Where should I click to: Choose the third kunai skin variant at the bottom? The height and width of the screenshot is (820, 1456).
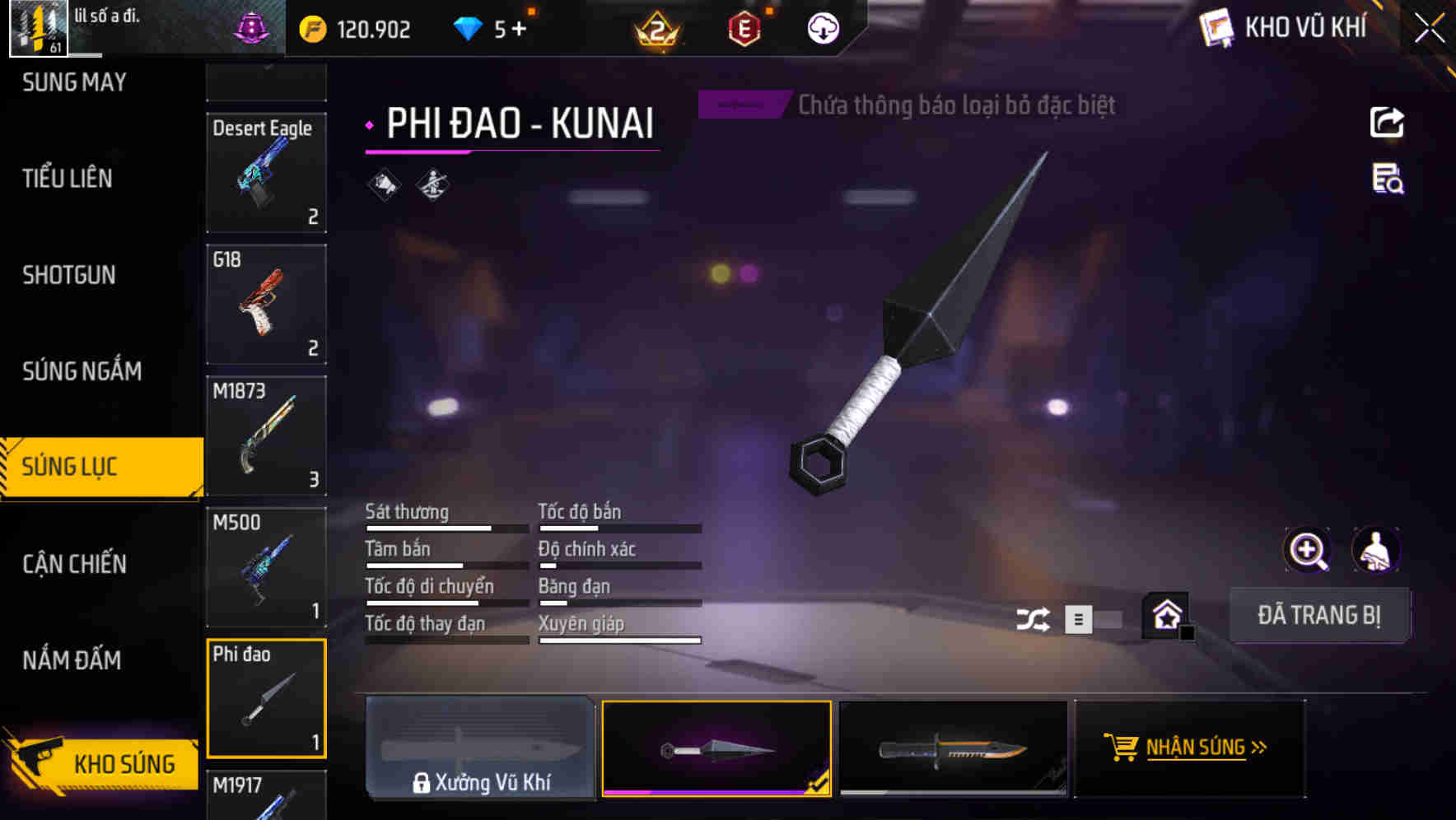(954, 748)
